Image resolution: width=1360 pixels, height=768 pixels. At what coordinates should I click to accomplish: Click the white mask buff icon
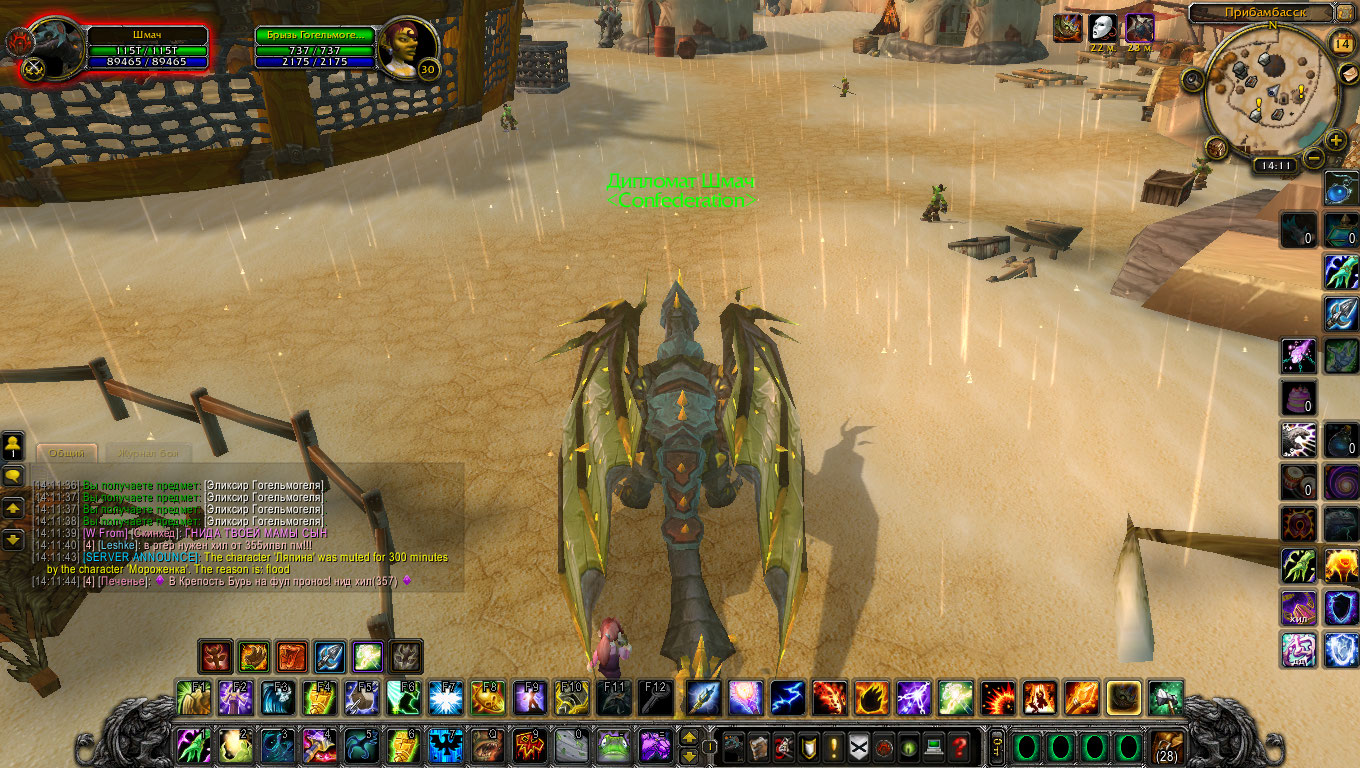1102,28
